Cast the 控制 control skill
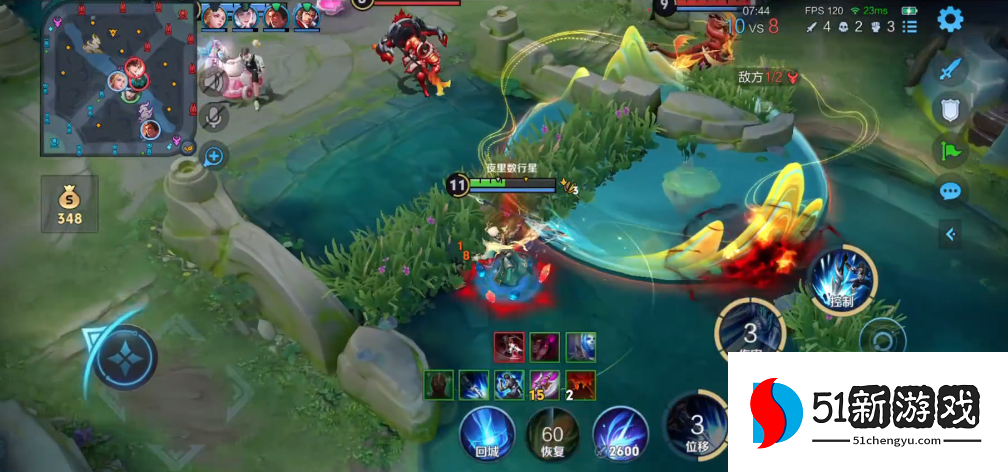The width and height of the screenshot is (1008, 472). click(x=843, y=278)
